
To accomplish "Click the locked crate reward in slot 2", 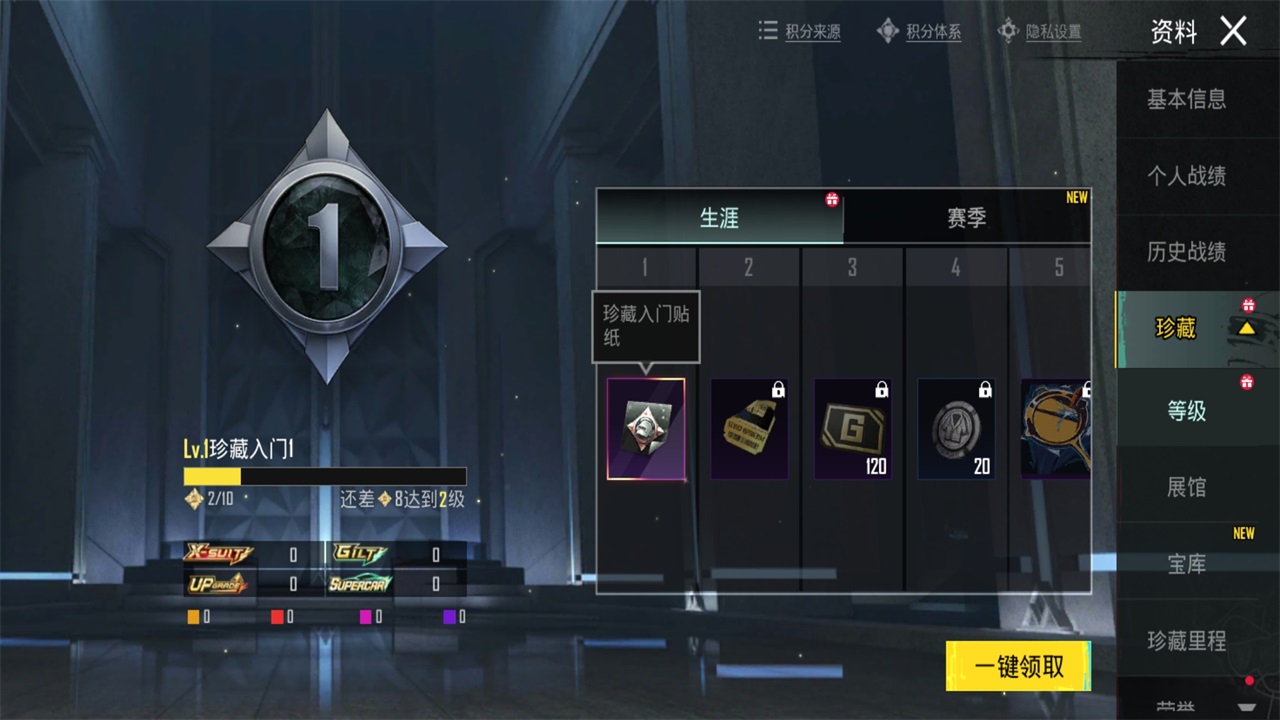I will coord(749,428).
